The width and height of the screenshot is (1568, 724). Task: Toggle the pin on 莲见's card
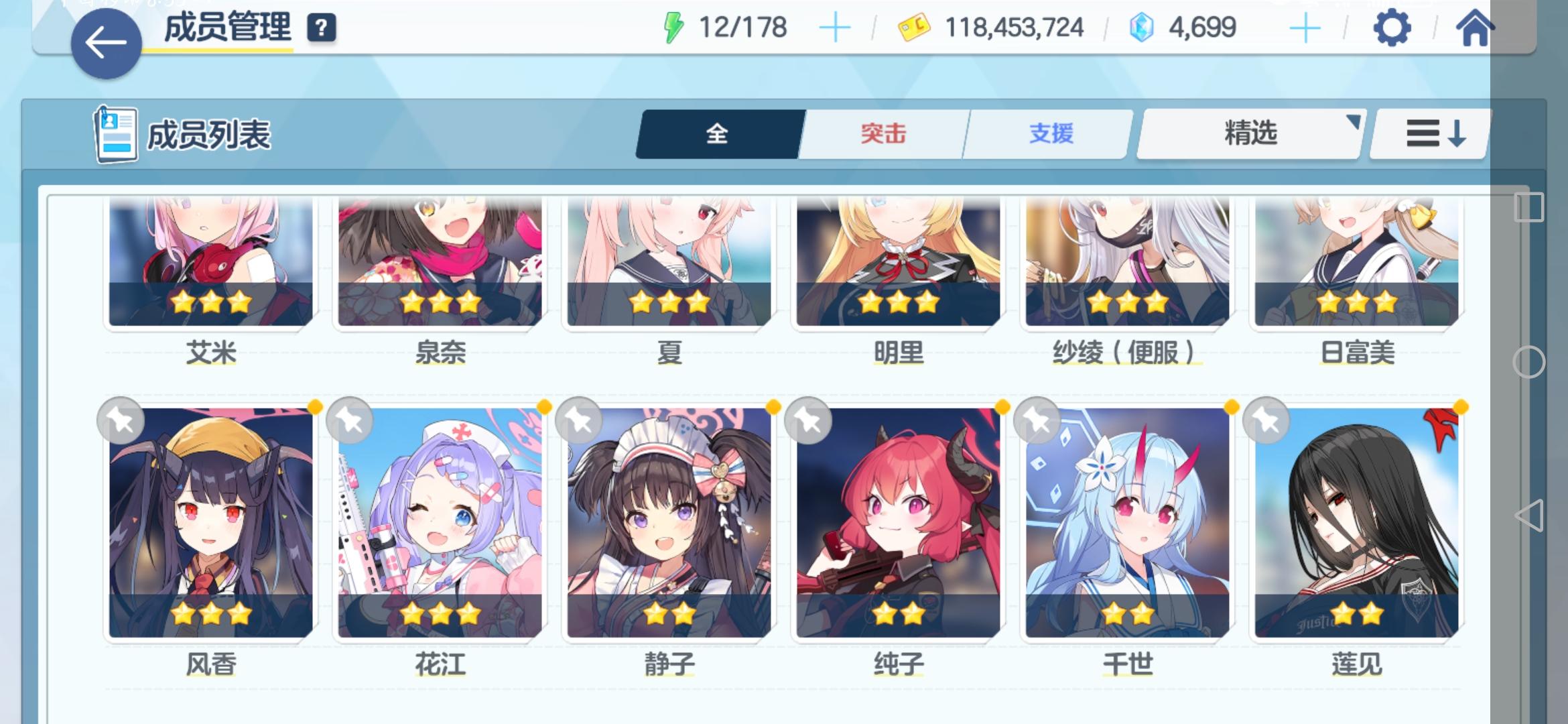click(x=1265, y=419)
